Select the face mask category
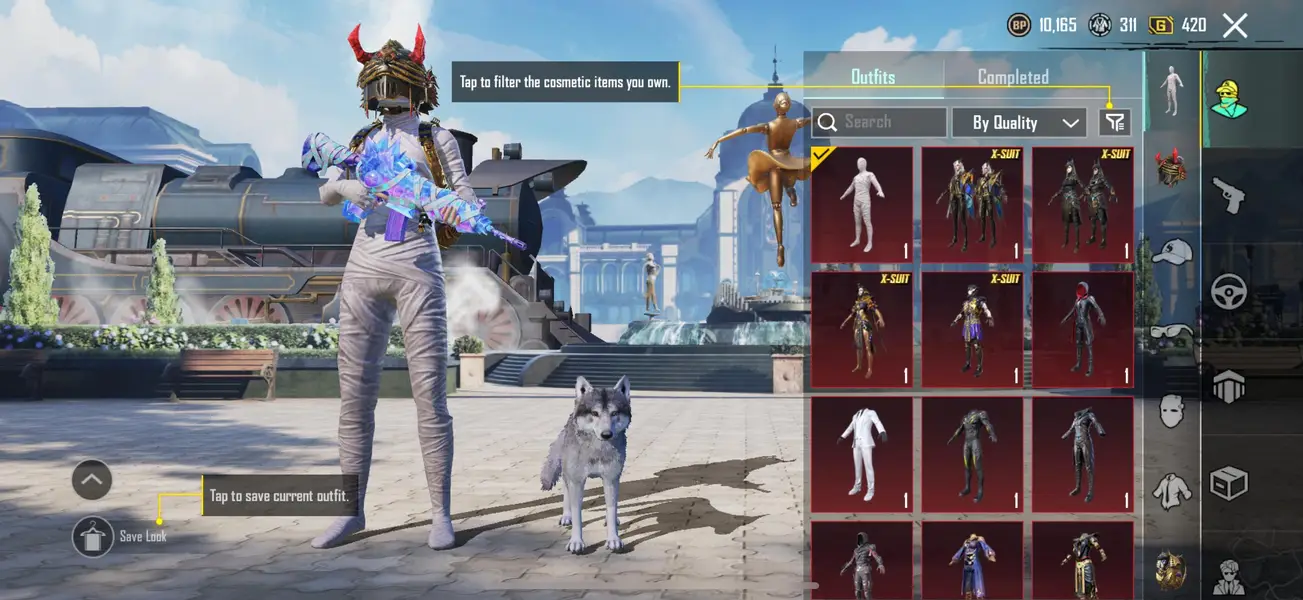 click(1171, 411)
